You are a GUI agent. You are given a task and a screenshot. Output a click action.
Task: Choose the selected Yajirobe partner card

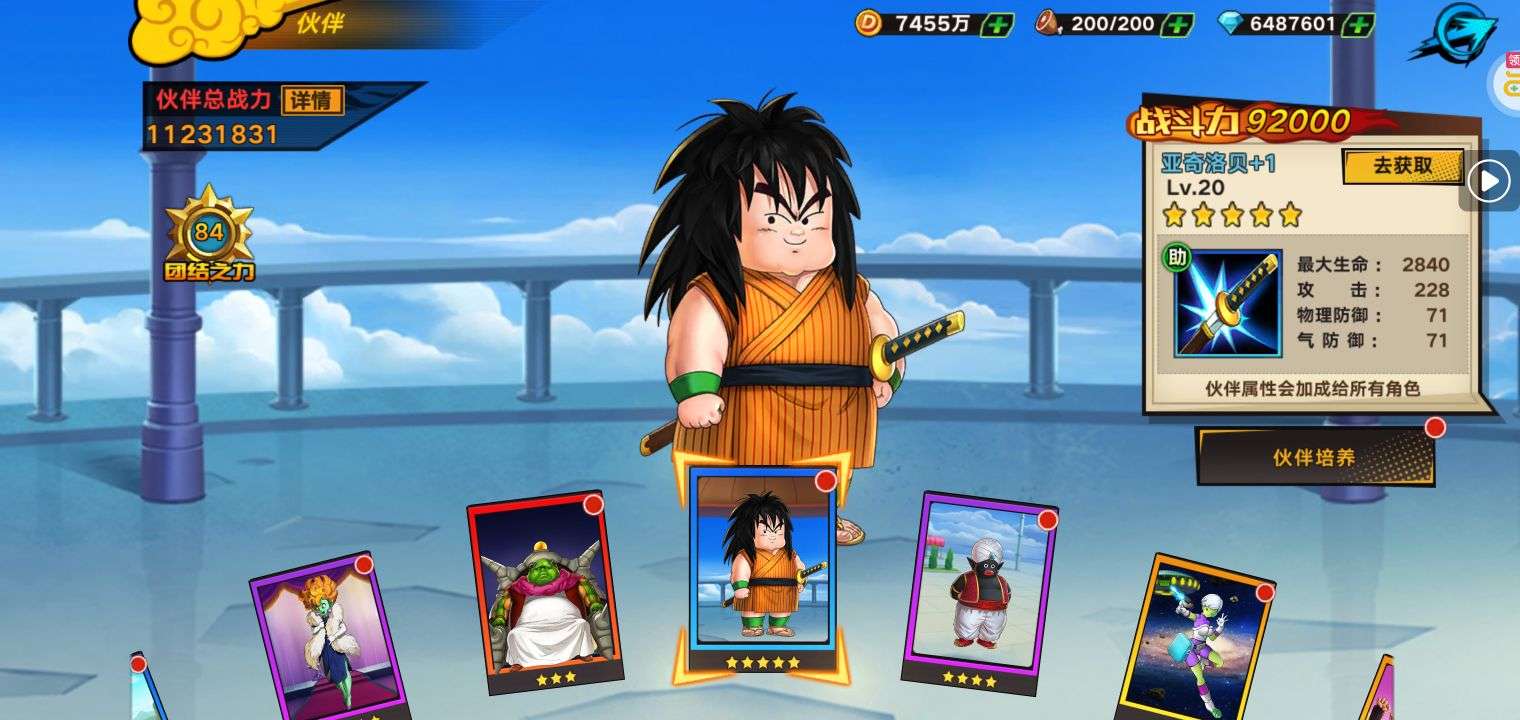point(762,565)
